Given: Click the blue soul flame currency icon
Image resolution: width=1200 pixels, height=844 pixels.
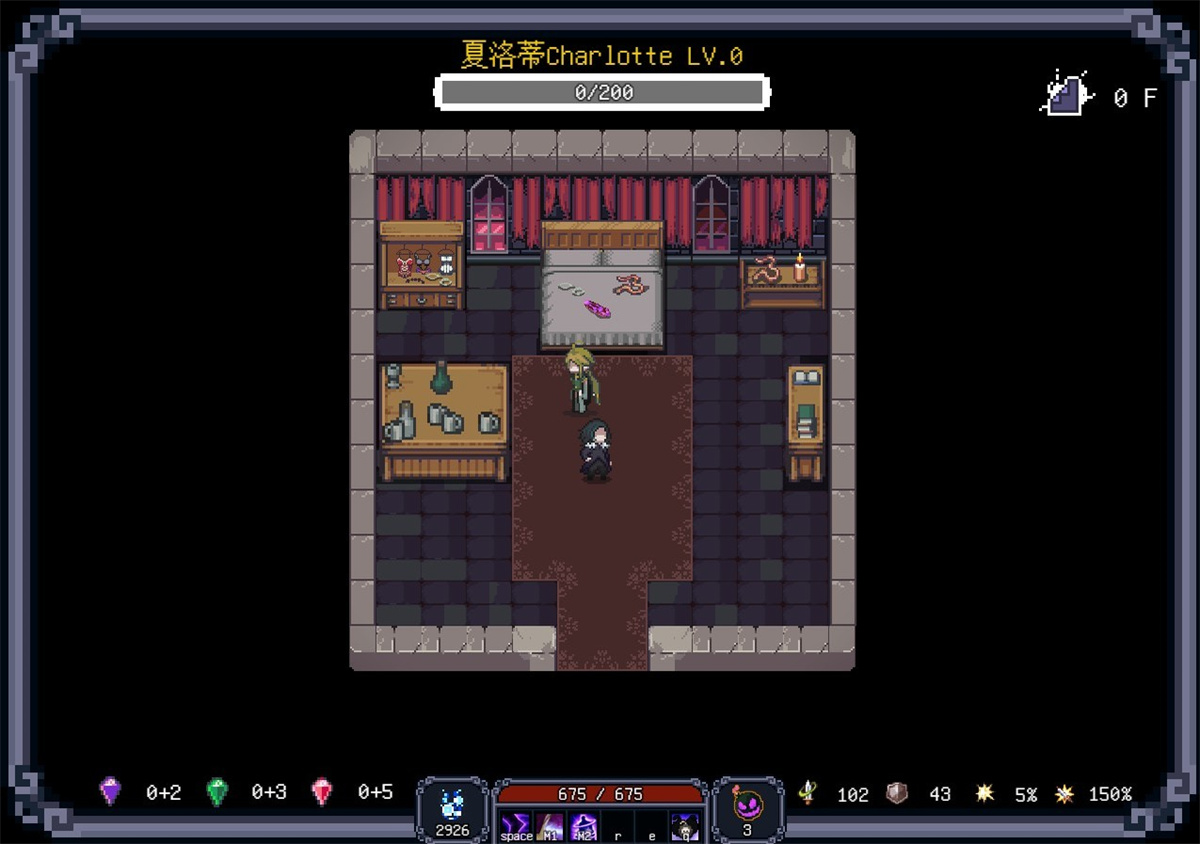Looking at the screenshot, I should pyautogui.click(x=452, y=803).
